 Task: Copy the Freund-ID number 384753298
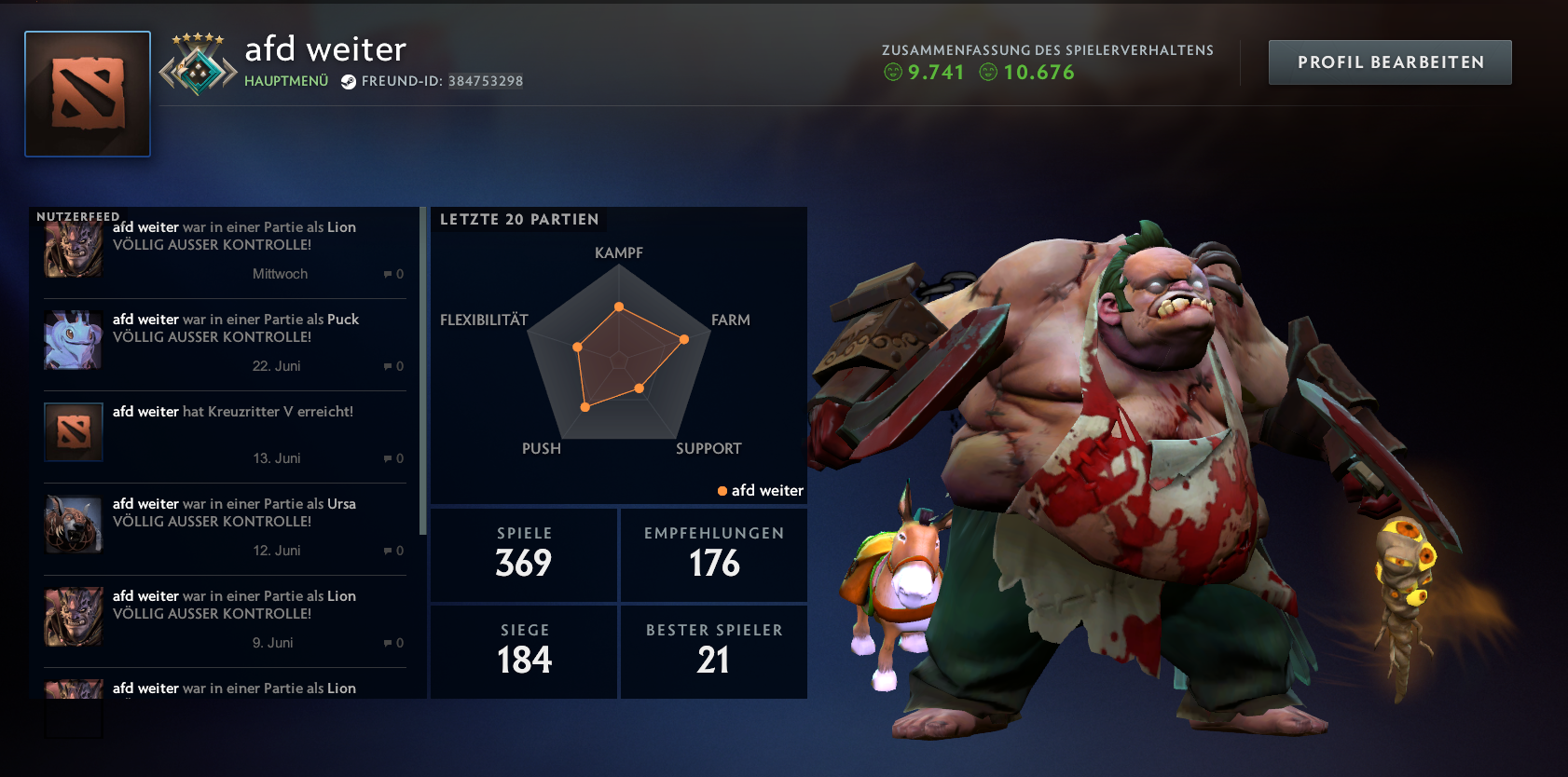tap(485, 81)
